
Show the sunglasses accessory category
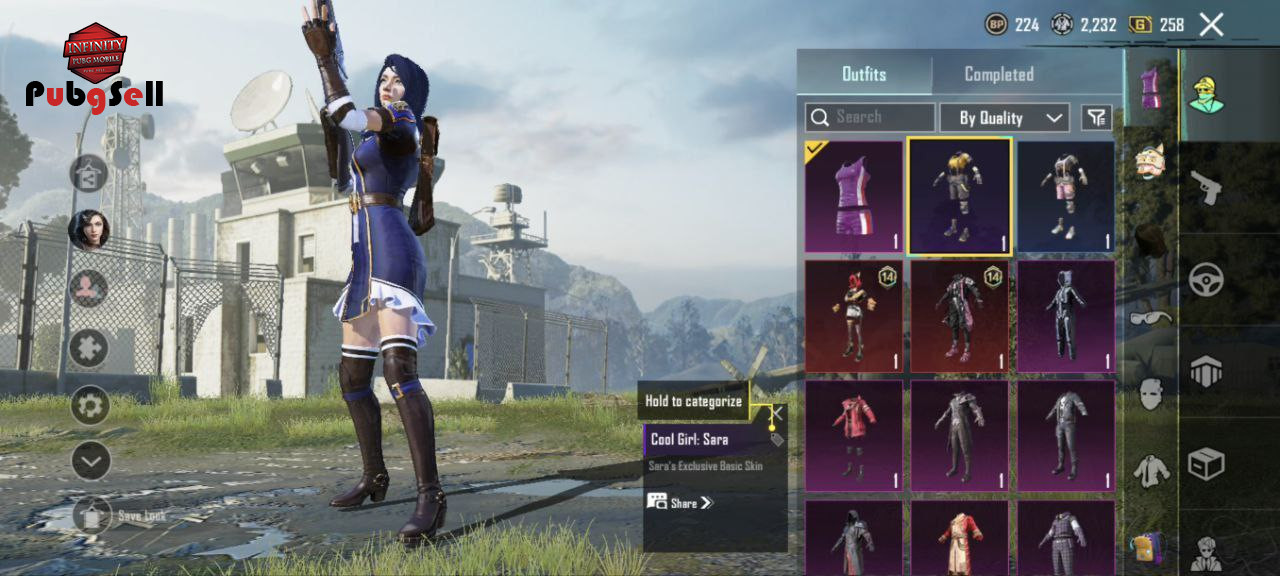tap(1151, 317)
